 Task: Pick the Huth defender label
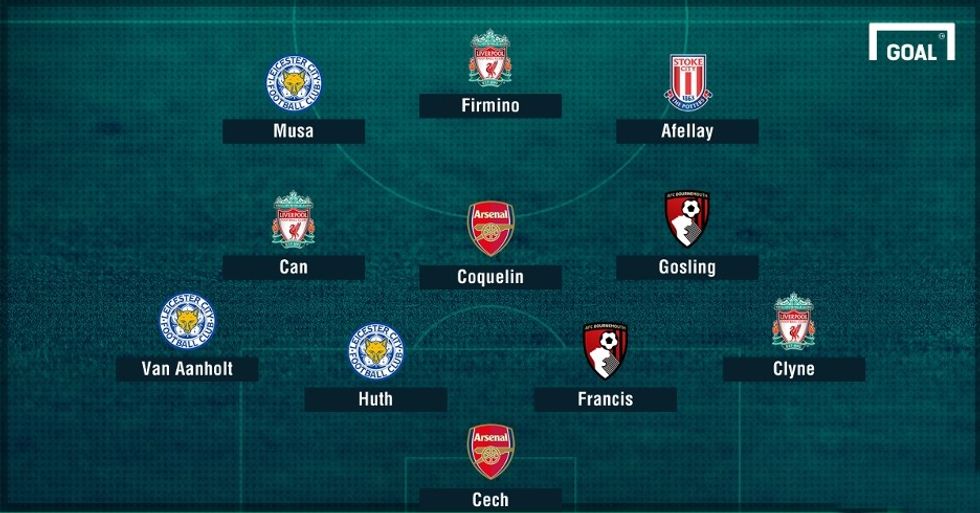pyautogui.click(x=375, y=399)
